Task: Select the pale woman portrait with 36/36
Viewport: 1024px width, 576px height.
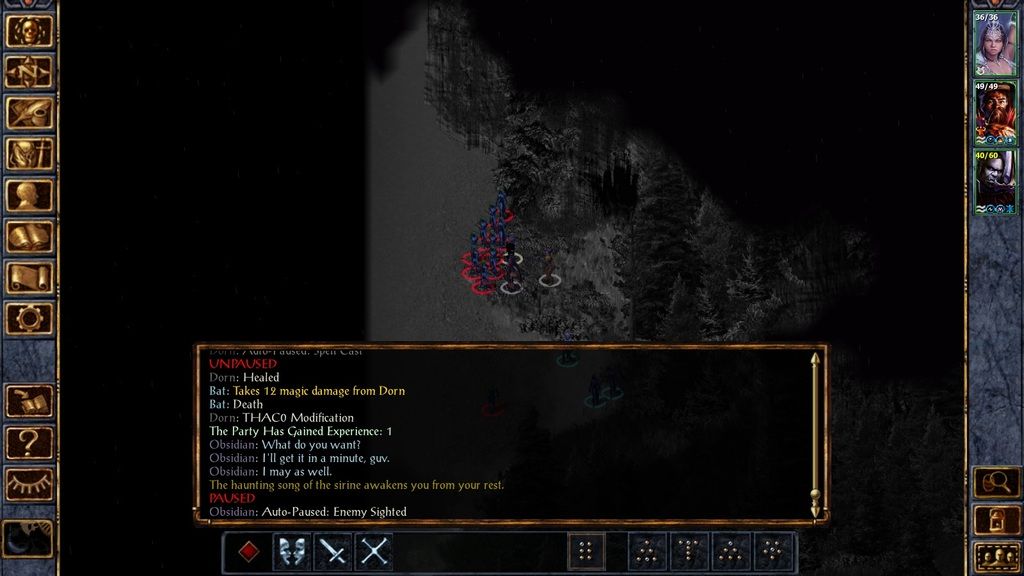Action: (995, 45)
